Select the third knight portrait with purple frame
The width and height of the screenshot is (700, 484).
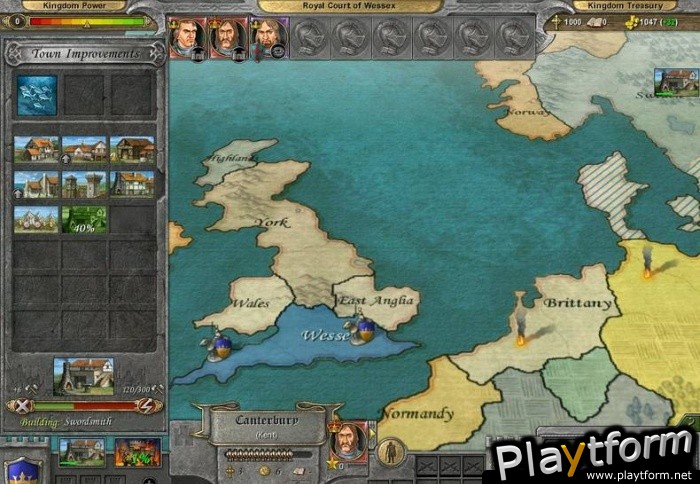tap(268, 36)
